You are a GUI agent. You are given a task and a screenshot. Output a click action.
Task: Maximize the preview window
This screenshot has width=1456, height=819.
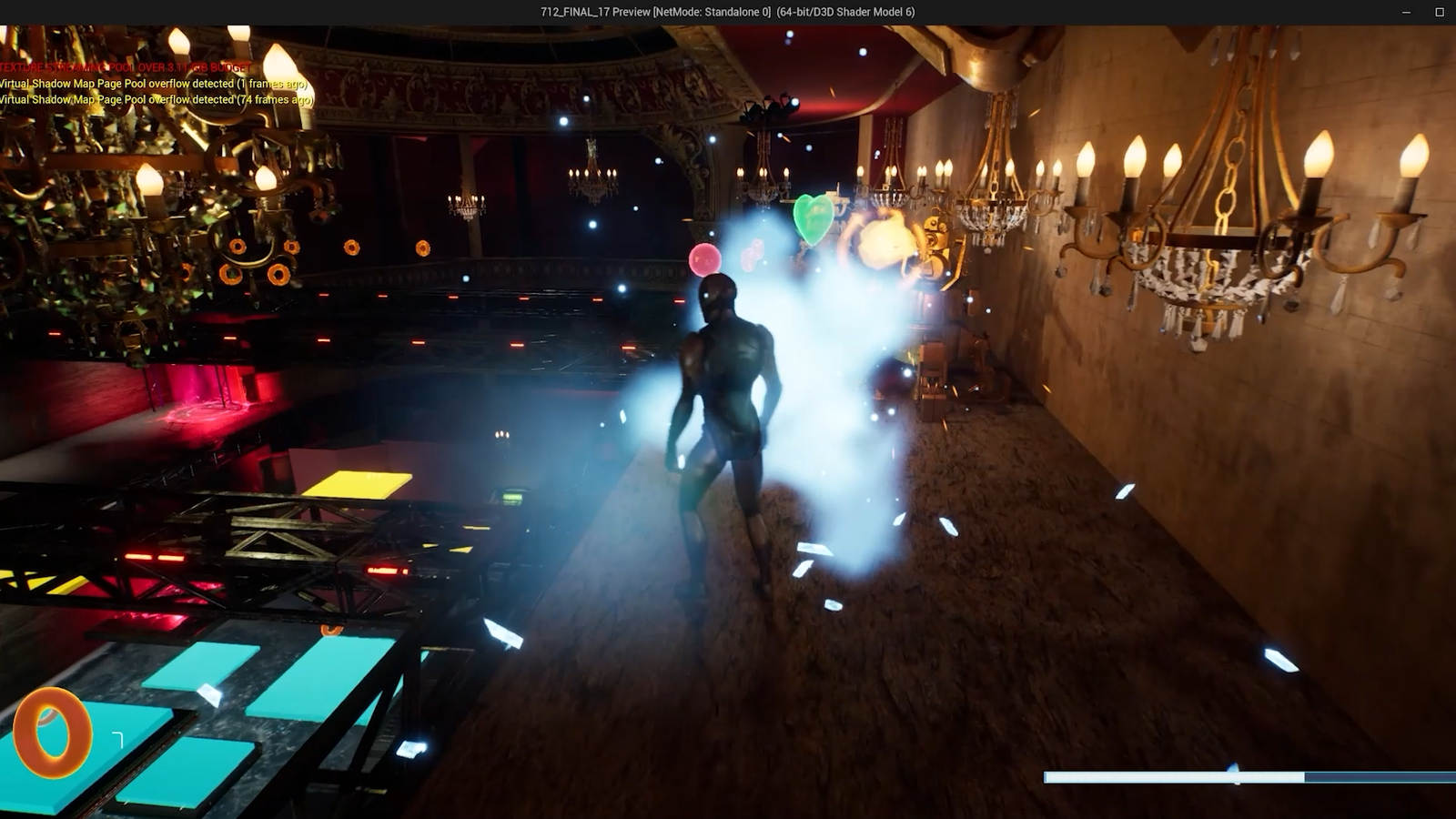point(1440,12)
